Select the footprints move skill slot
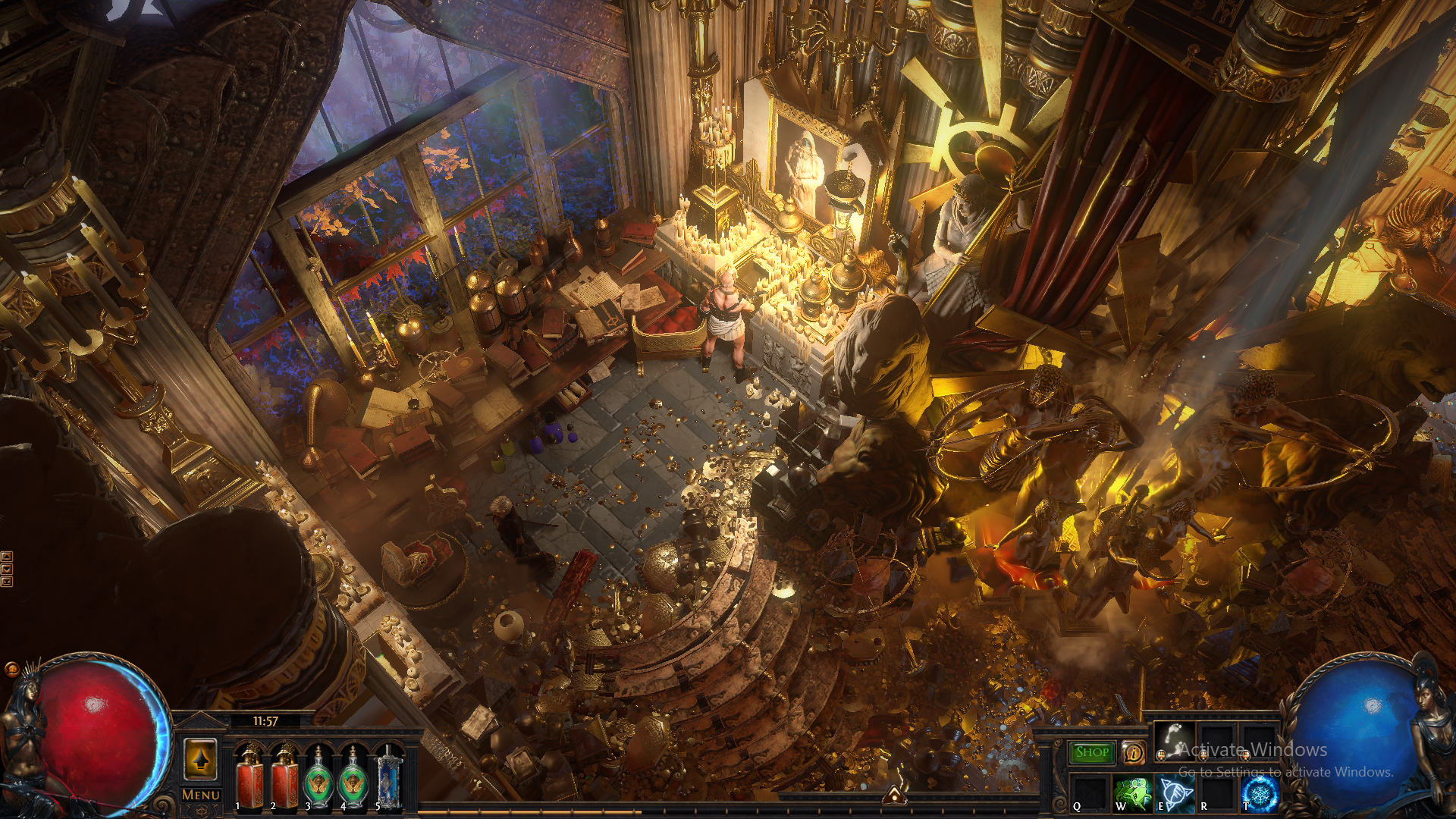This screenshot has height=819, width=1456. click(1174, 741)
